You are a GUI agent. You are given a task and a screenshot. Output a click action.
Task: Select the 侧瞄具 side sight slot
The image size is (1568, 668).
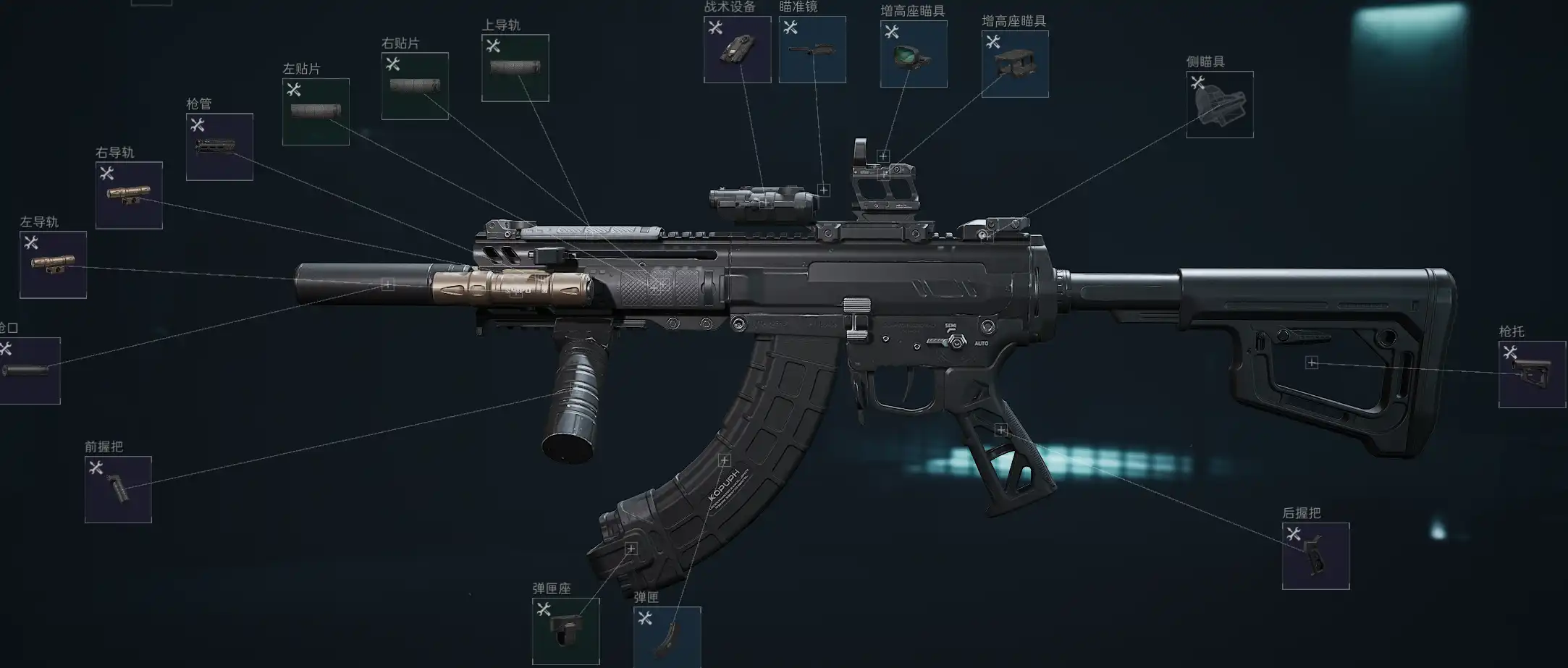pos(1220,104)
